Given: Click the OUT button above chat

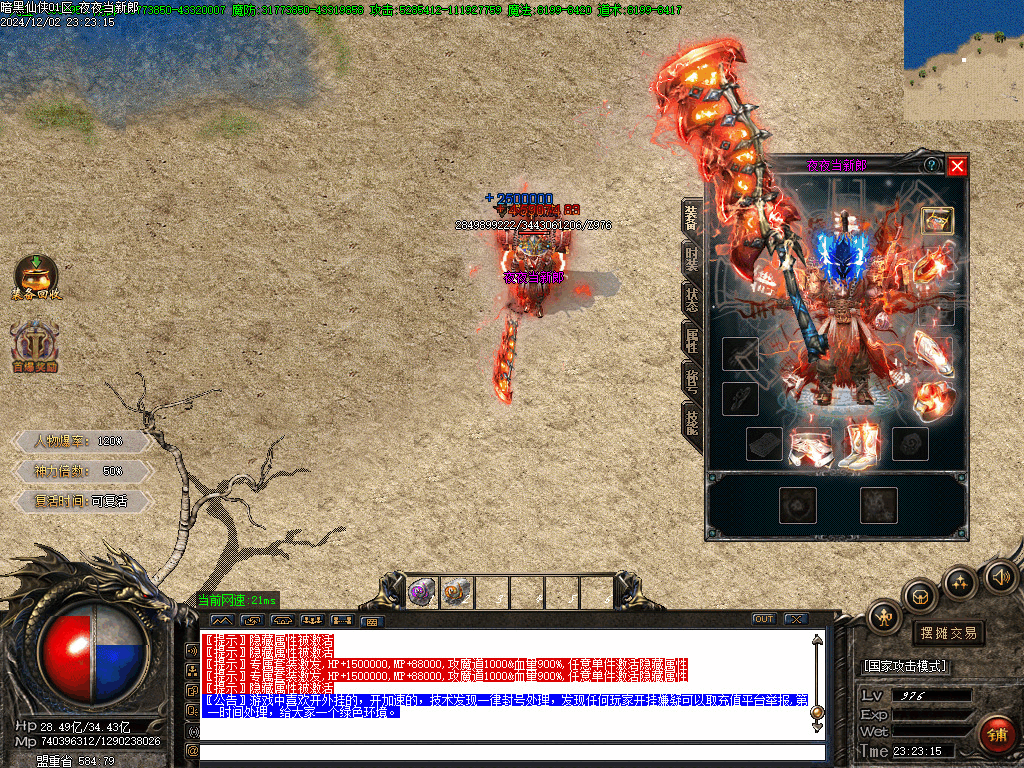Looking at the screenshot, I should [x=764, y=619].
